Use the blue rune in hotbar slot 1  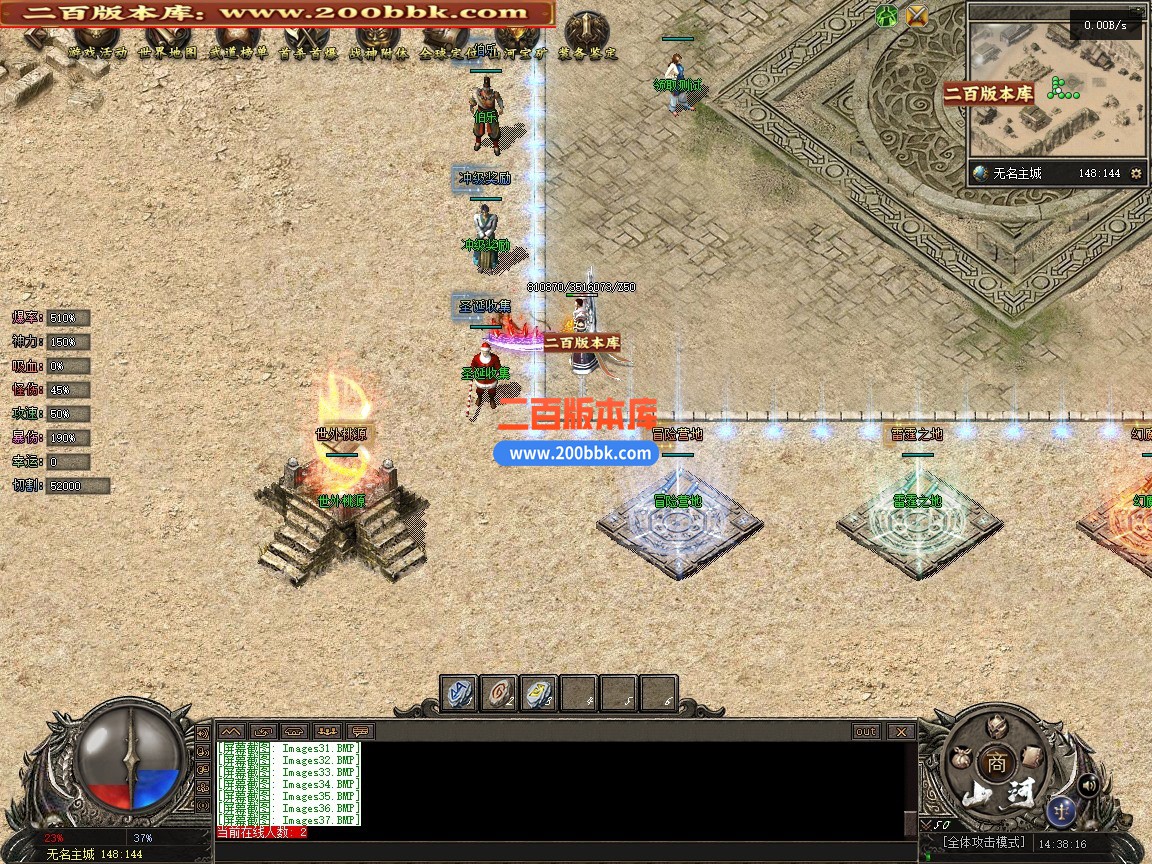point(460,693)
